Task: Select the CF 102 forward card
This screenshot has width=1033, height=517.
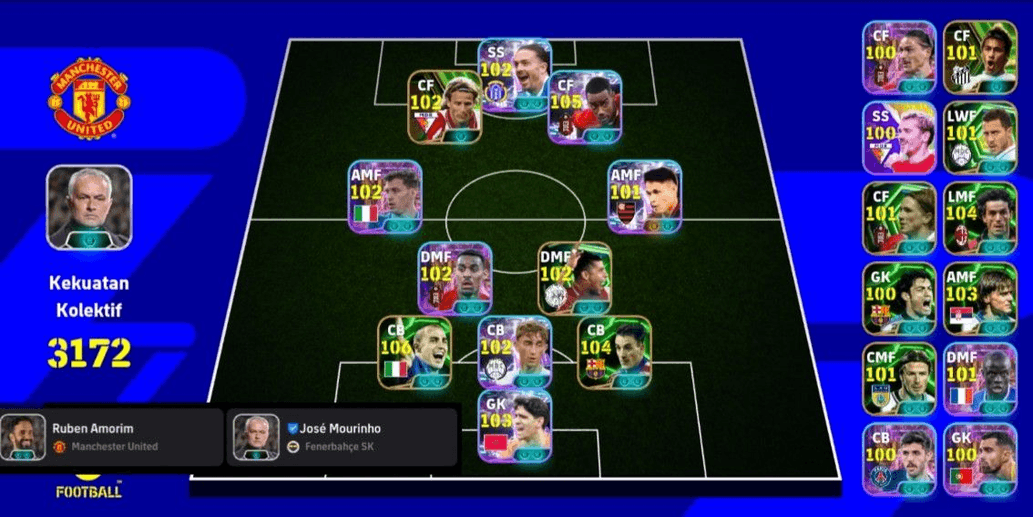Action: (x=445, y=106)
